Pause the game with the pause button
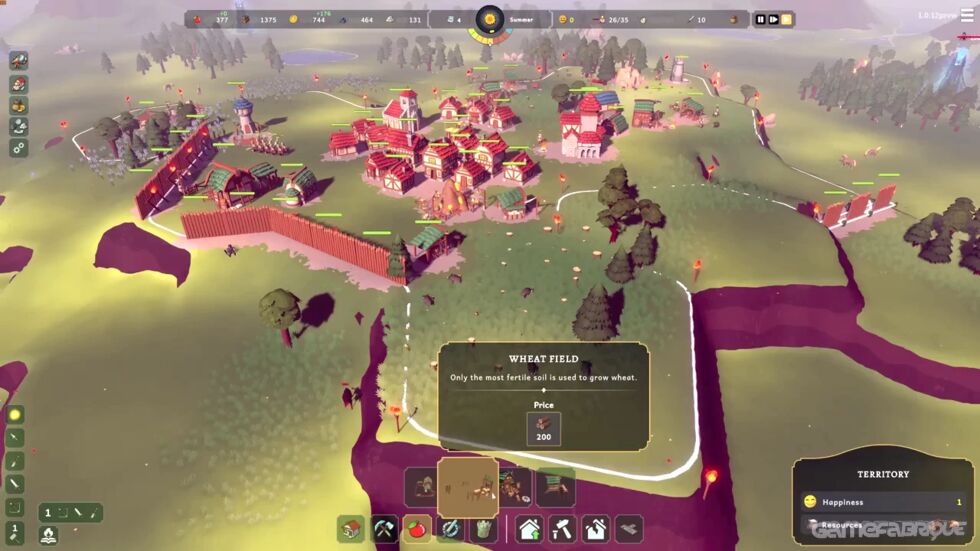 pyautogui.click(x=760, y=19)
